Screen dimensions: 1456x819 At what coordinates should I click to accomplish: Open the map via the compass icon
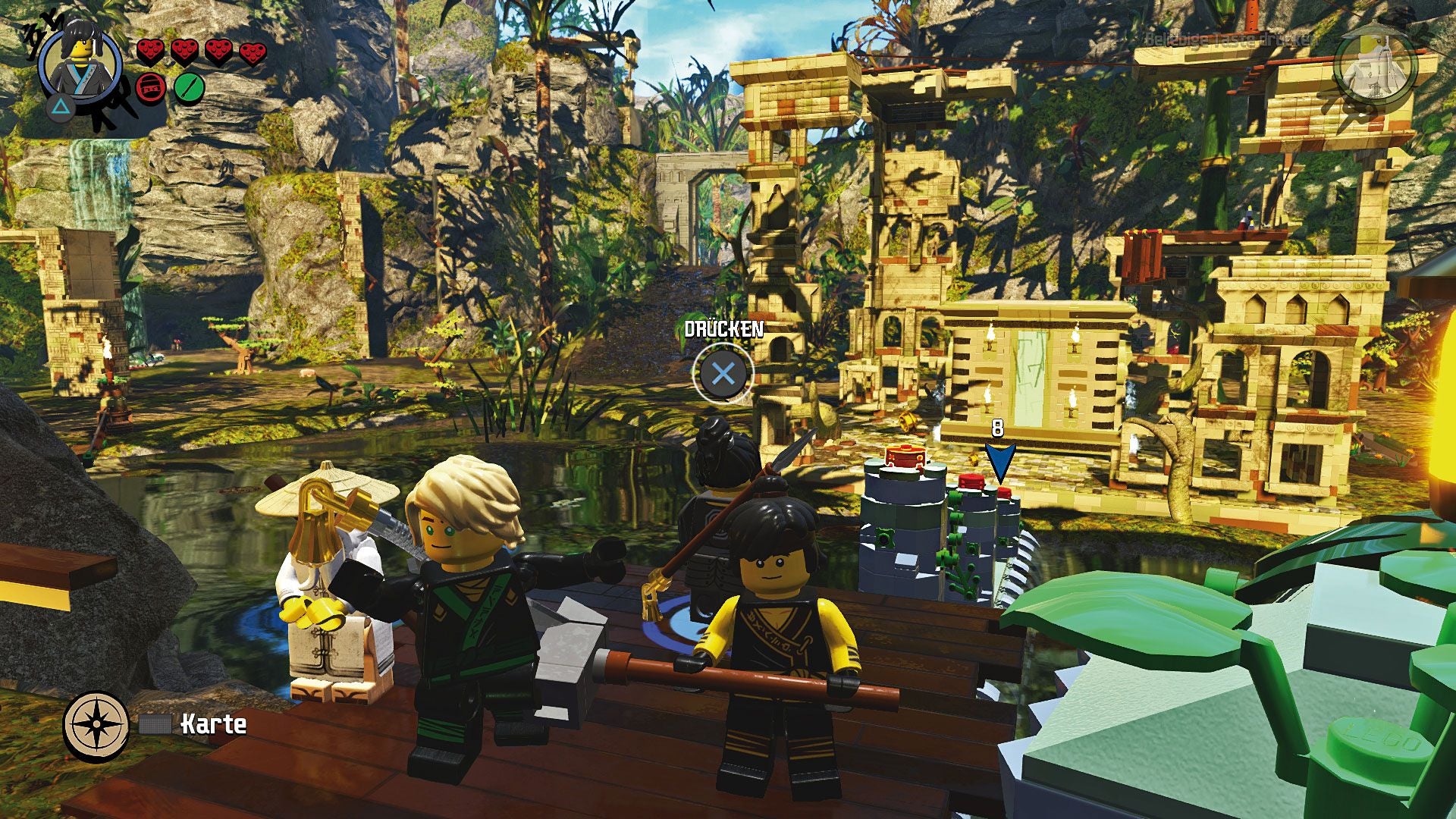(96, 725)
